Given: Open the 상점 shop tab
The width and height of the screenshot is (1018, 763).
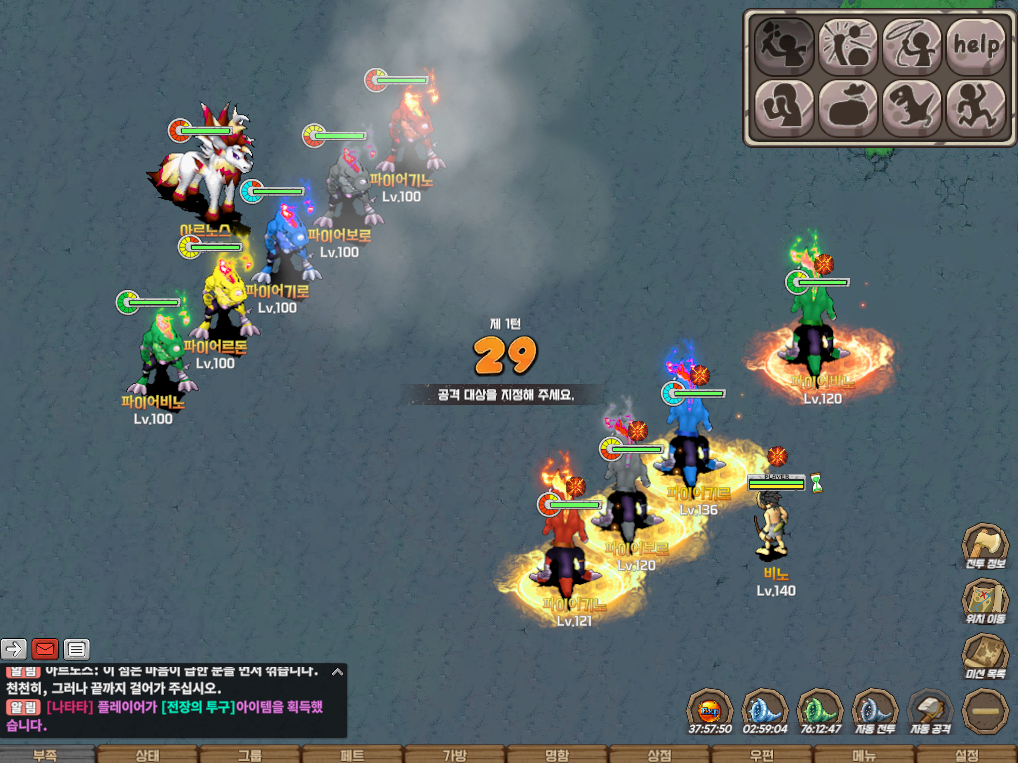Looking at the screenshot, I should point(659,755).
